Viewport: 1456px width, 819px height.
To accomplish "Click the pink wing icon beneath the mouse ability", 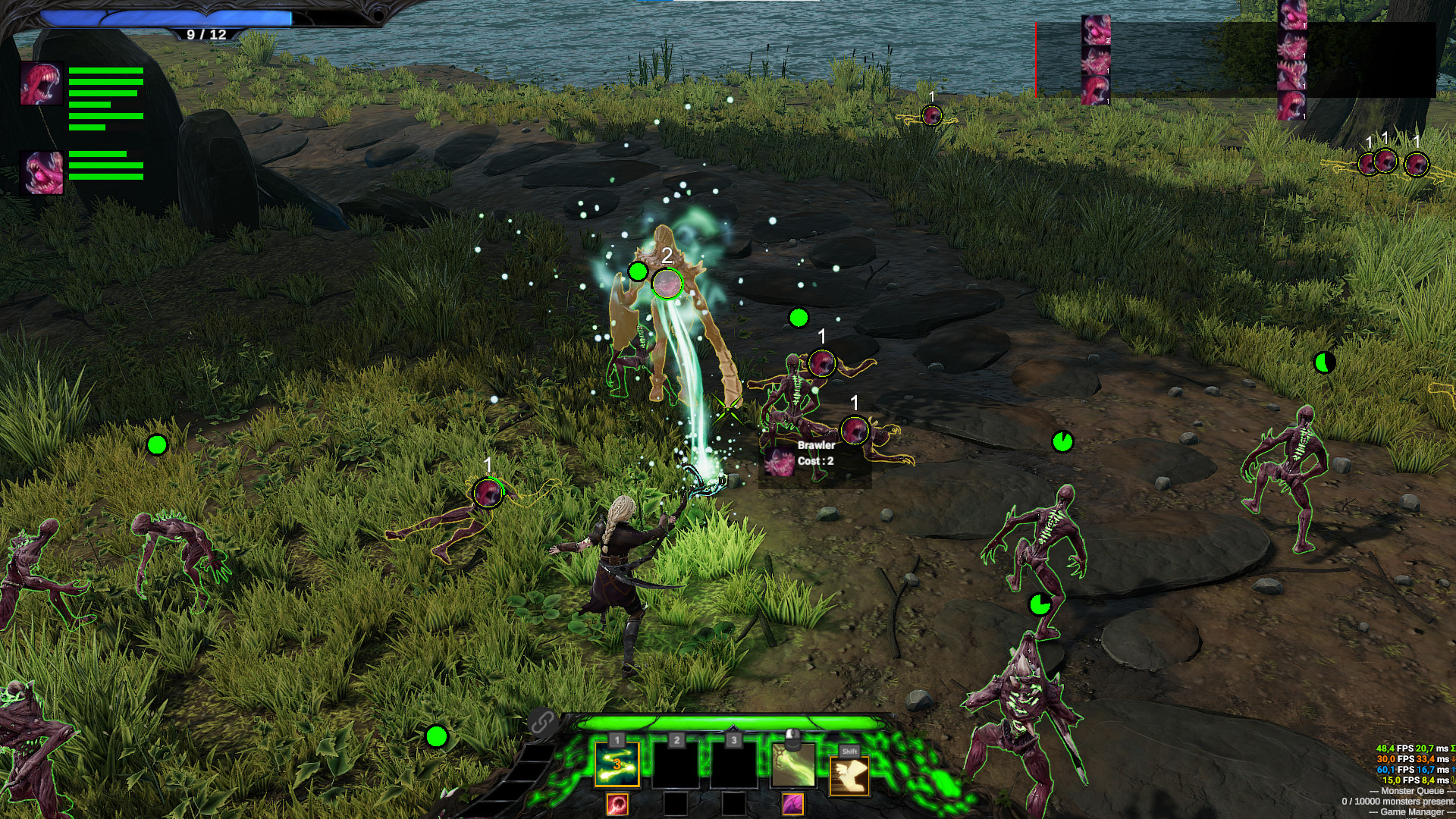I will click(793, 805).
